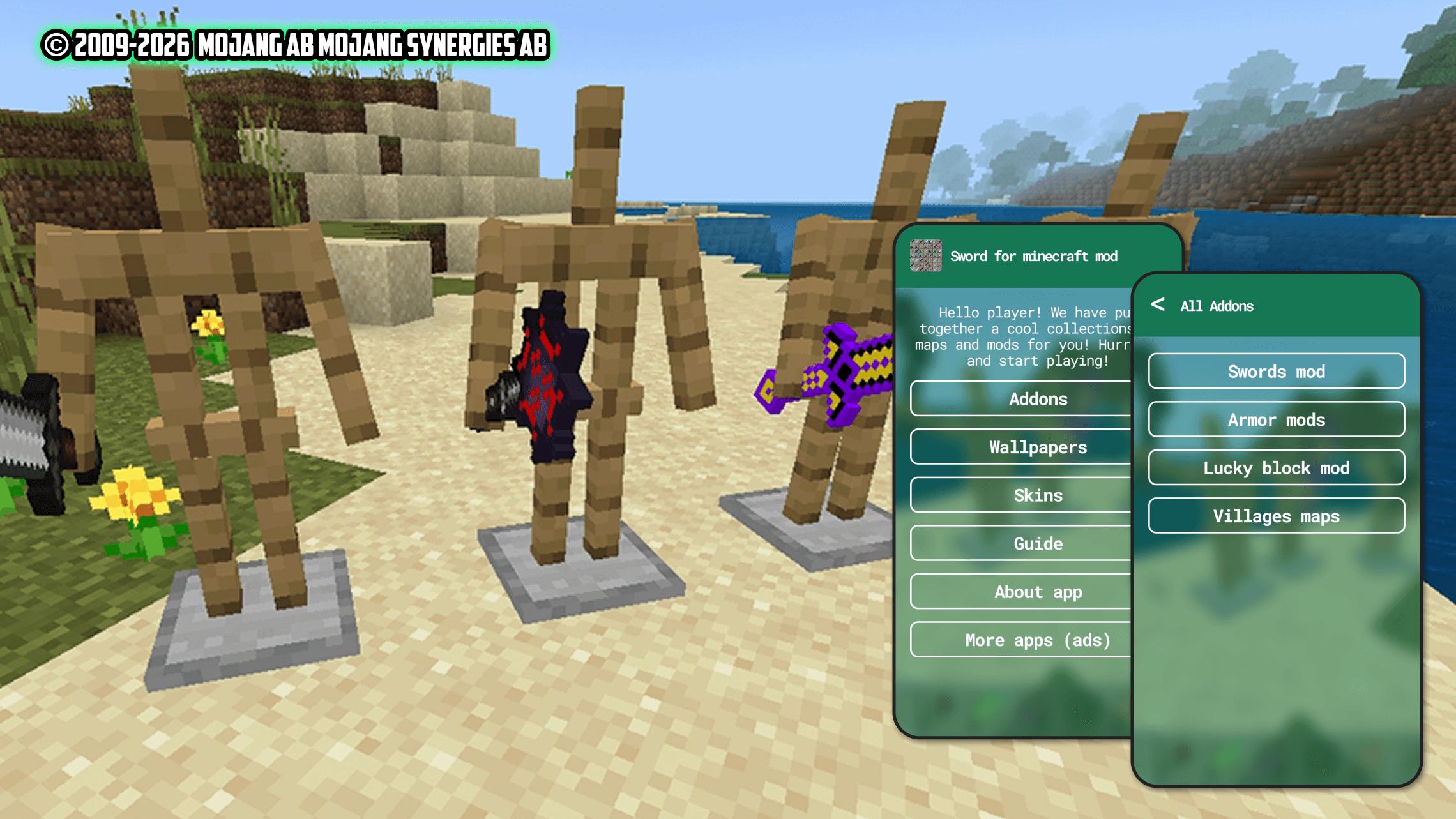Click the Sword for minecraft mod app icon
1456x819 pixels.
click(x=925, y=256)
